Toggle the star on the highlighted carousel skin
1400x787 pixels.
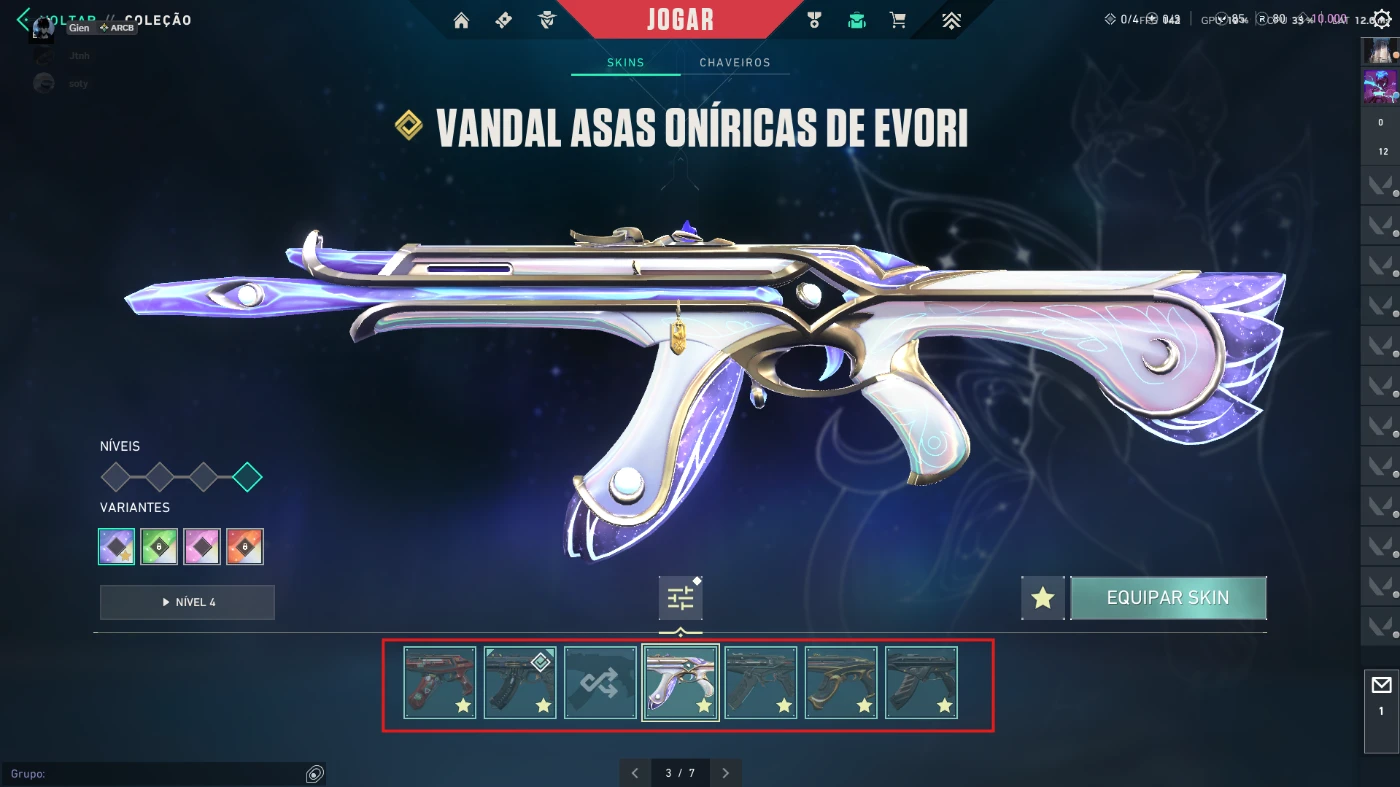[x=703, y=705]
